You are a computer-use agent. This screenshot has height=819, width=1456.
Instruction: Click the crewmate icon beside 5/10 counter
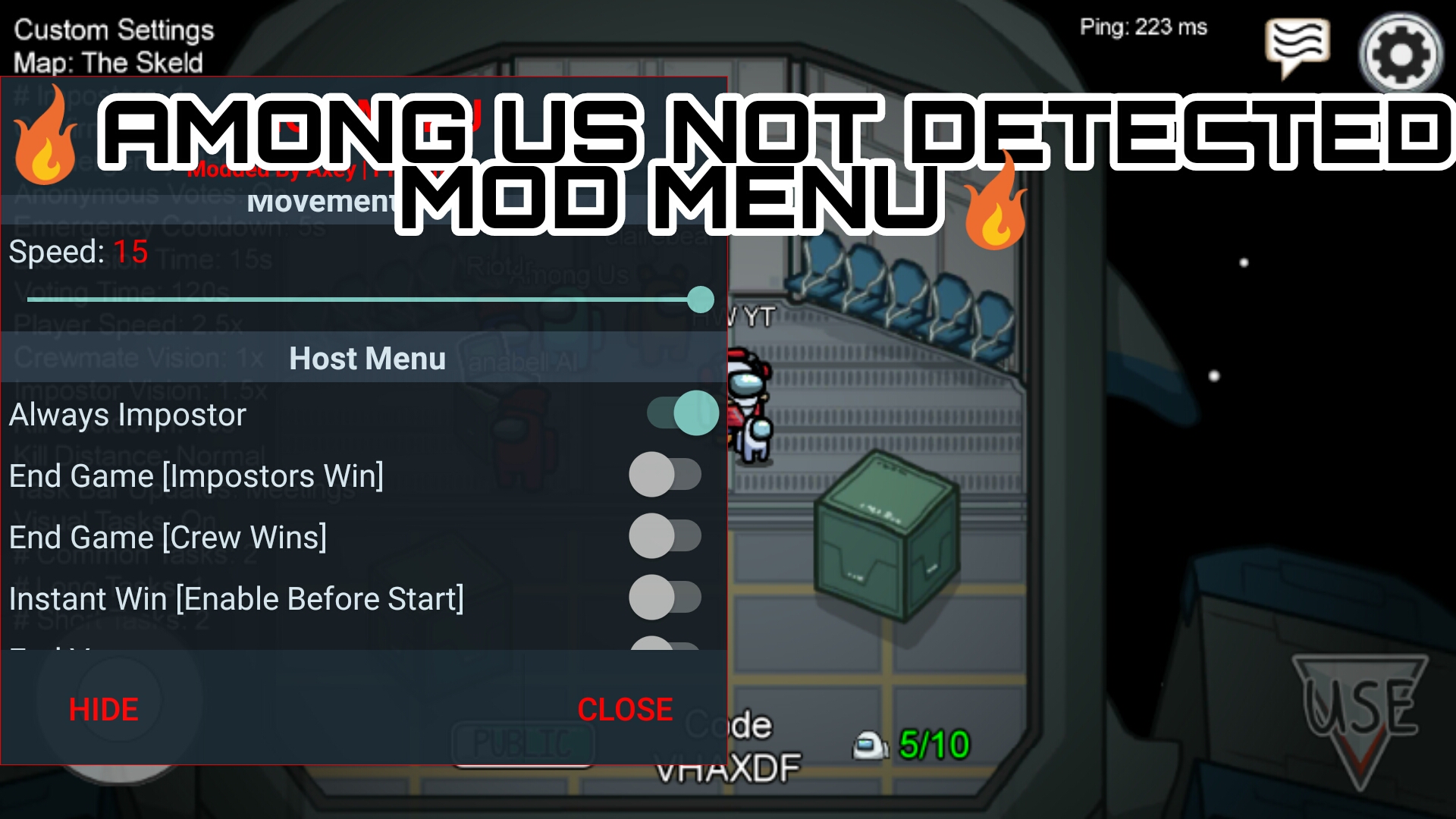871,745
